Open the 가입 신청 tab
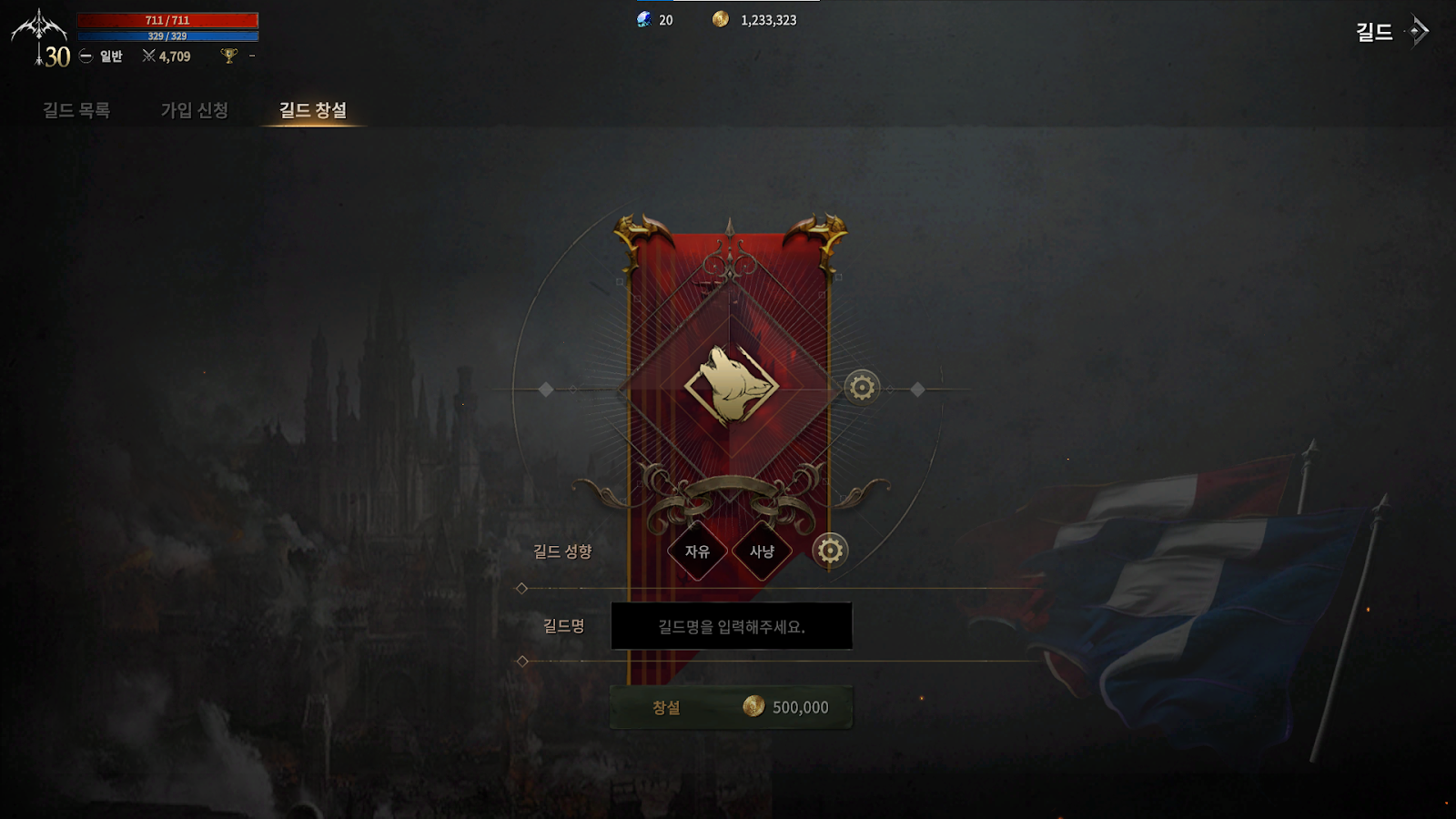The image size is (1456, 819). [x=194, y=110]
